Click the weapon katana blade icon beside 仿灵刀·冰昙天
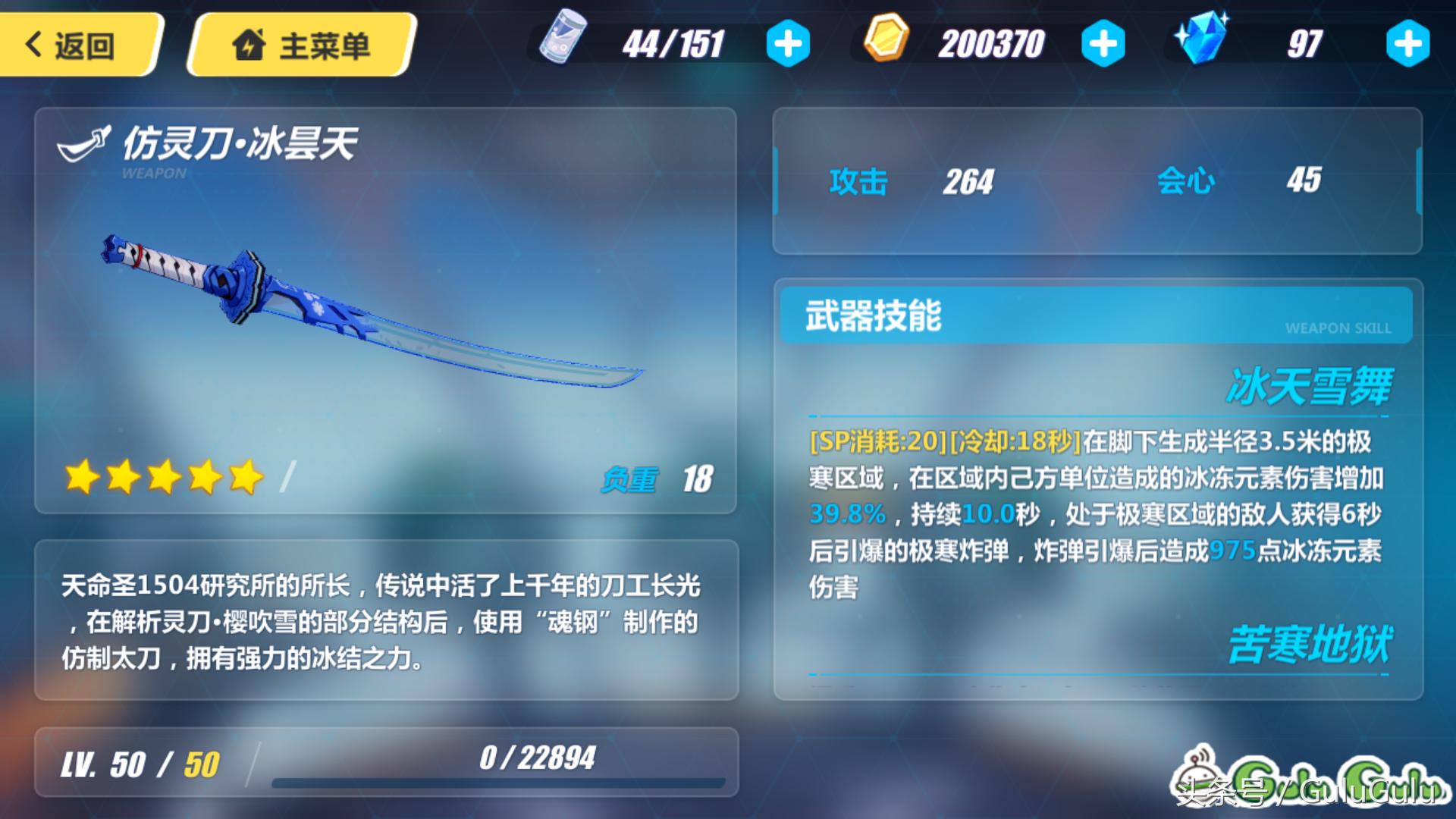This screenshot has height=819, width=1456. (83, 143)
